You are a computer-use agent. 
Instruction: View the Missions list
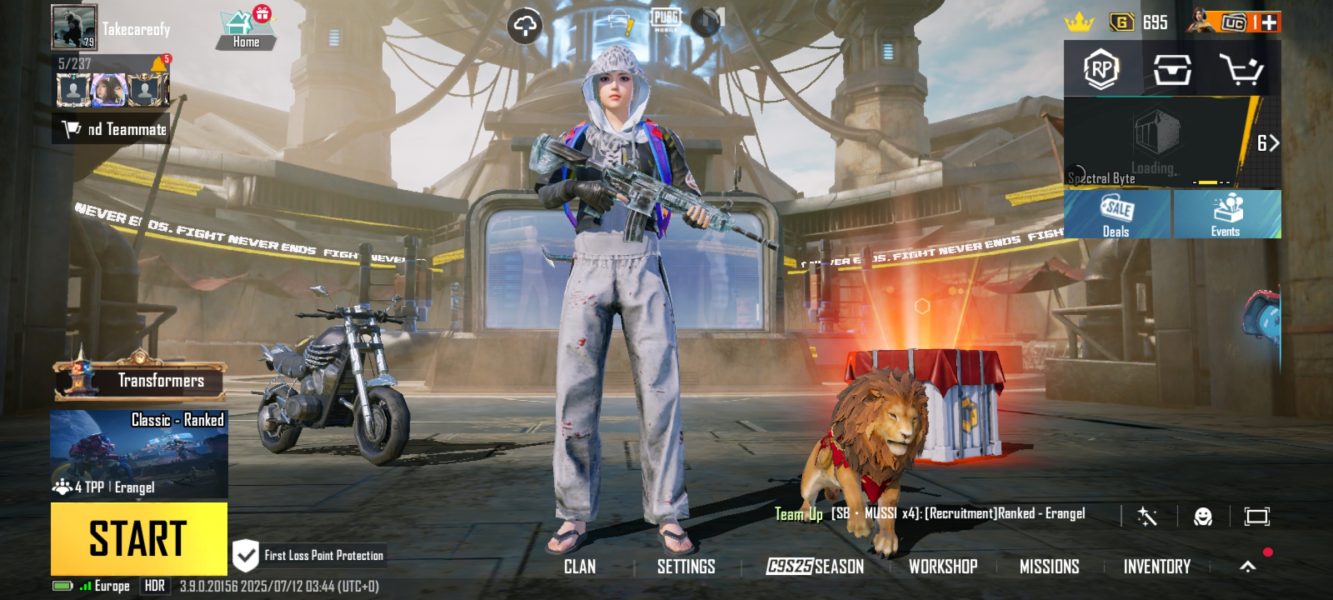[1049, 566]
